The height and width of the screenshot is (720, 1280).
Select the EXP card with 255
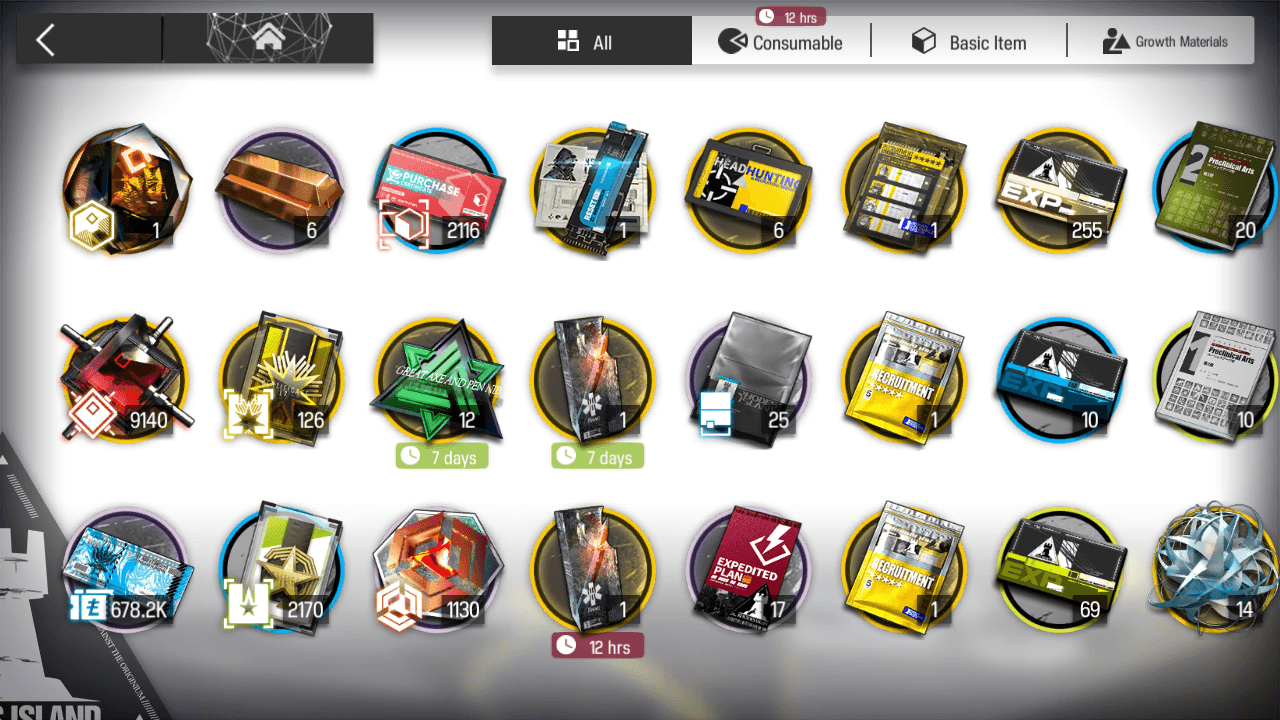(1060, 192)
